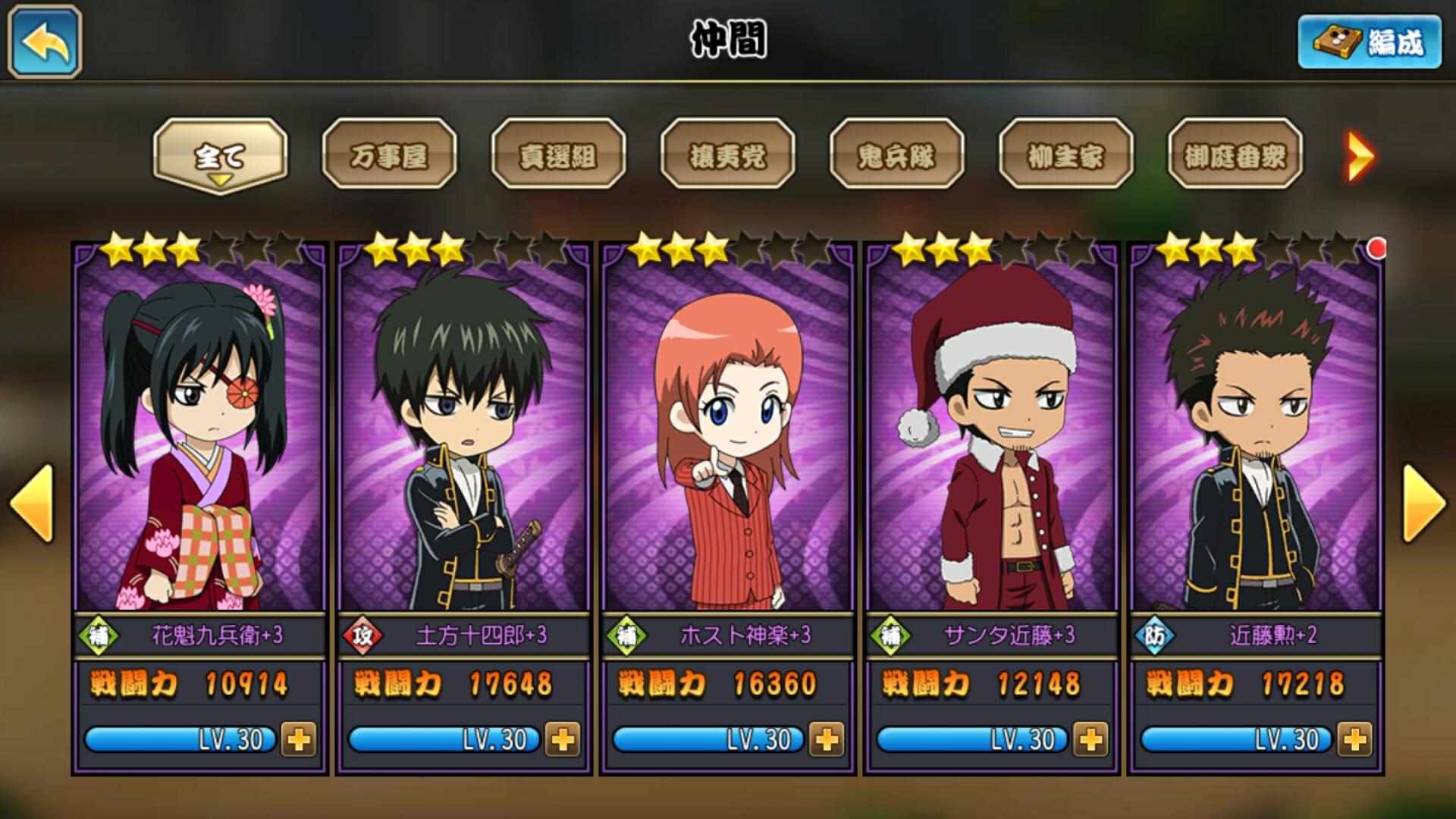The width and height of the screenshot is (1456, 819).
Task: Choose the 柳生家 tab
Action: 1065,155
